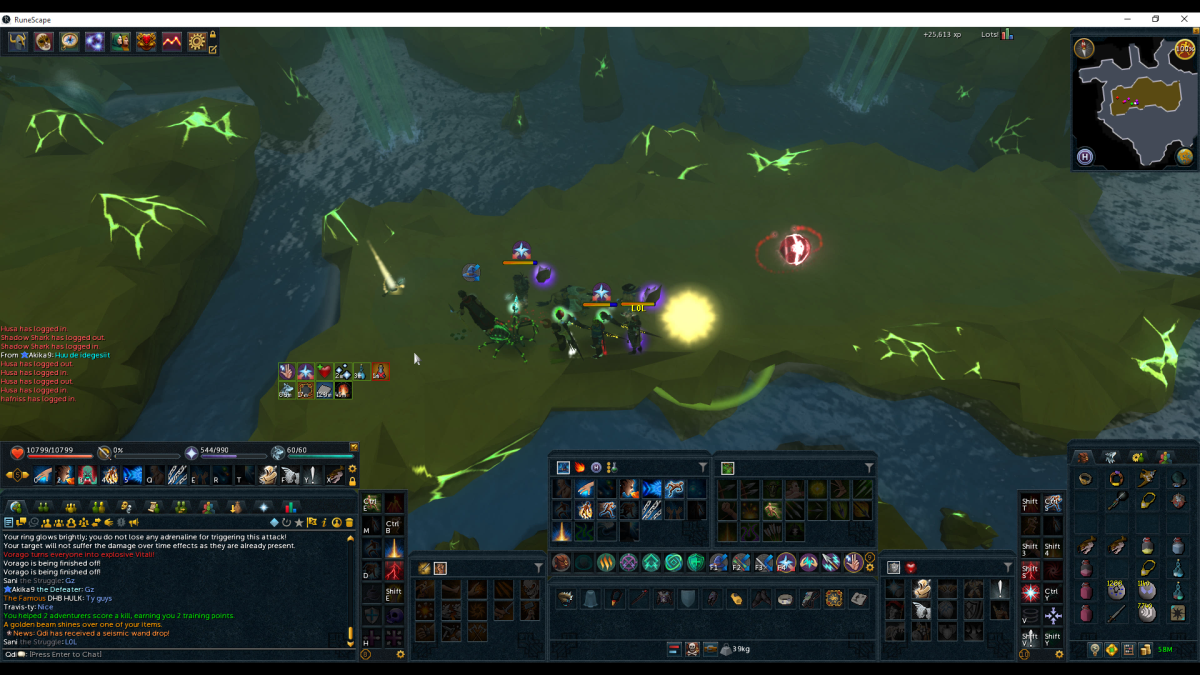Select the ring slot in the backpack
This screenshot has width=1200, height=675.
1086,479
